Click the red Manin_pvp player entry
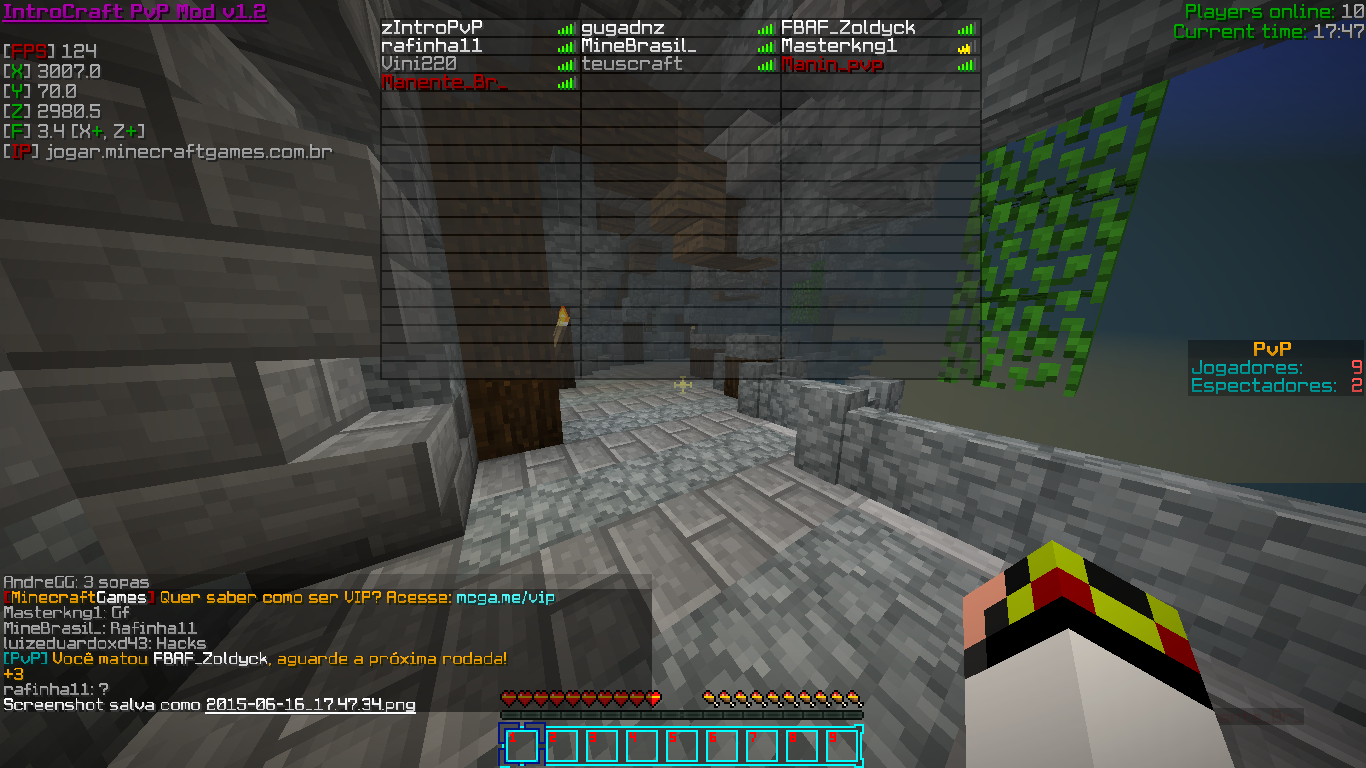Image resolution: width=1366 pixels, height=768 pixels. point(832,65)
